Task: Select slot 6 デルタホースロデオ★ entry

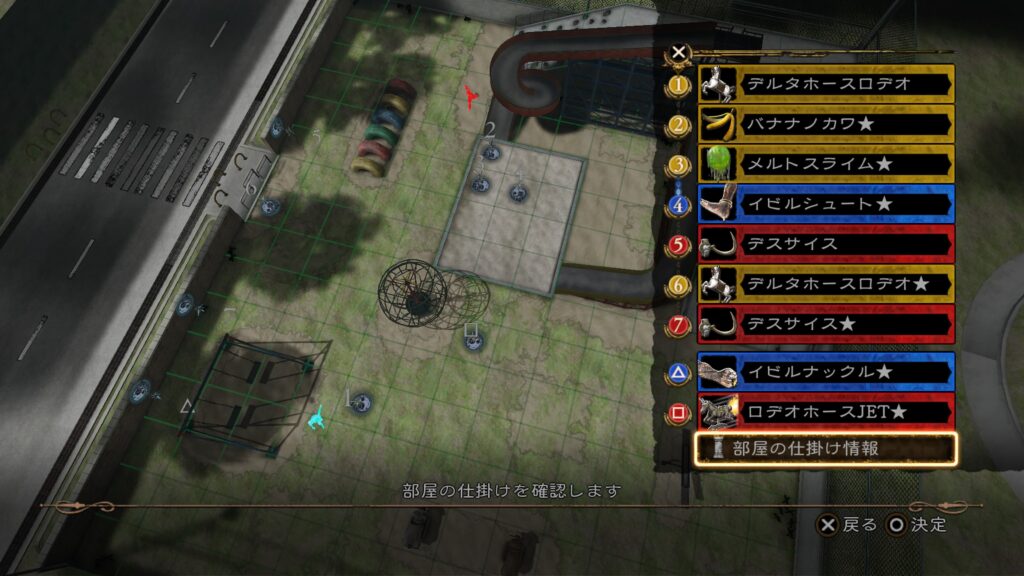Action: click(x=826, y=284)
